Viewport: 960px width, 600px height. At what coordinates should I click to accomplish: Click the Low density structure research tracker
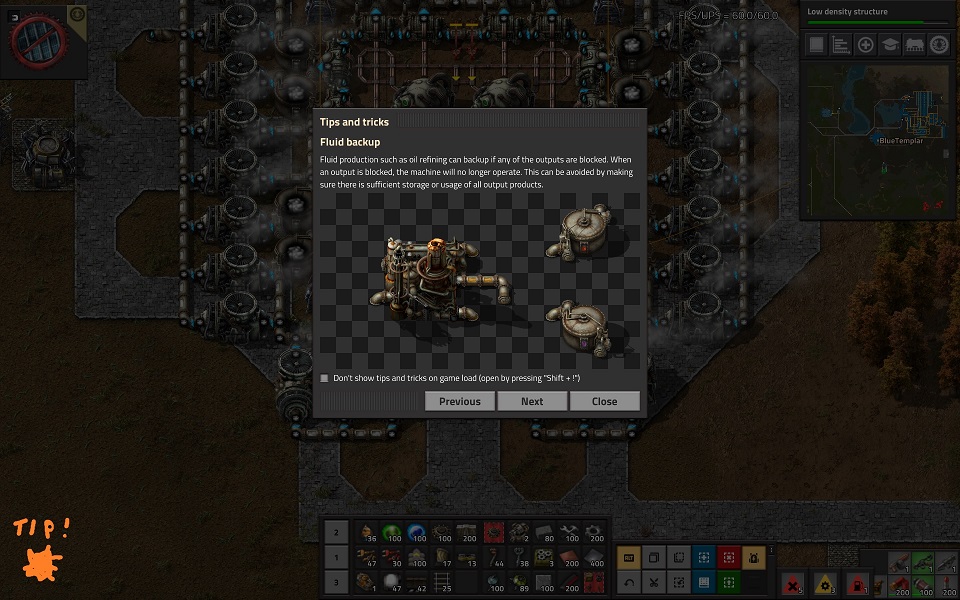(x=878, y=15)
